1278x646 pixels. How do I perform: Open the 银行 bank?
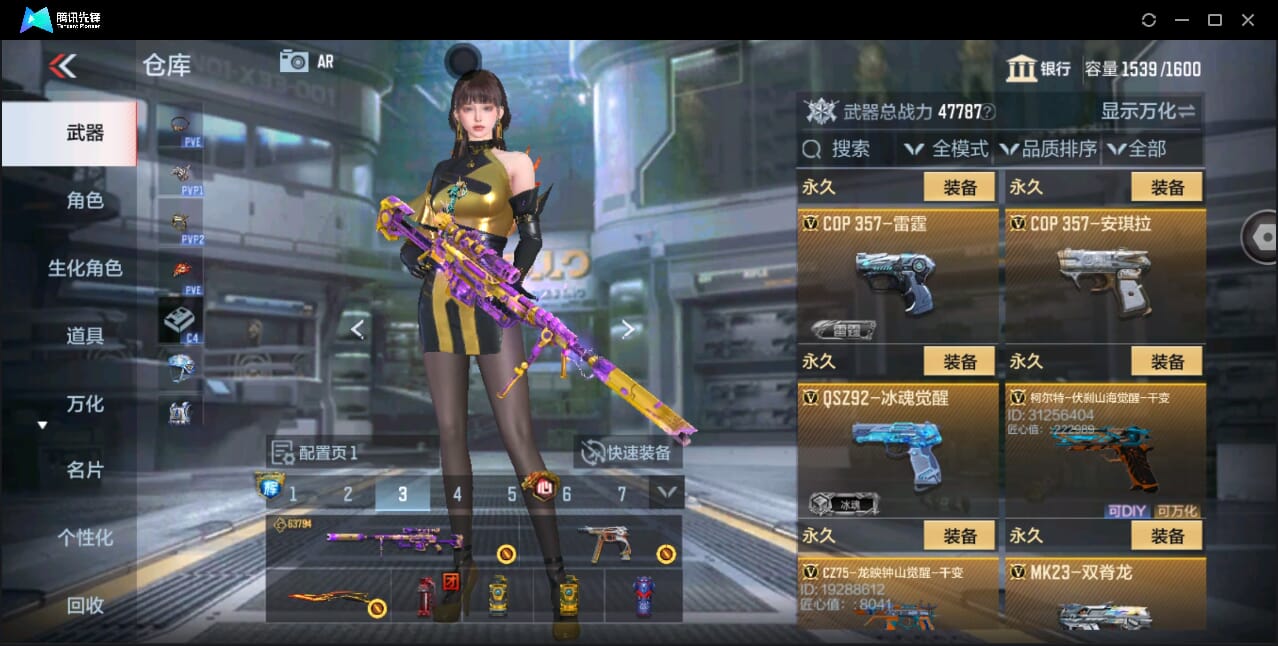pos(1039,68)
